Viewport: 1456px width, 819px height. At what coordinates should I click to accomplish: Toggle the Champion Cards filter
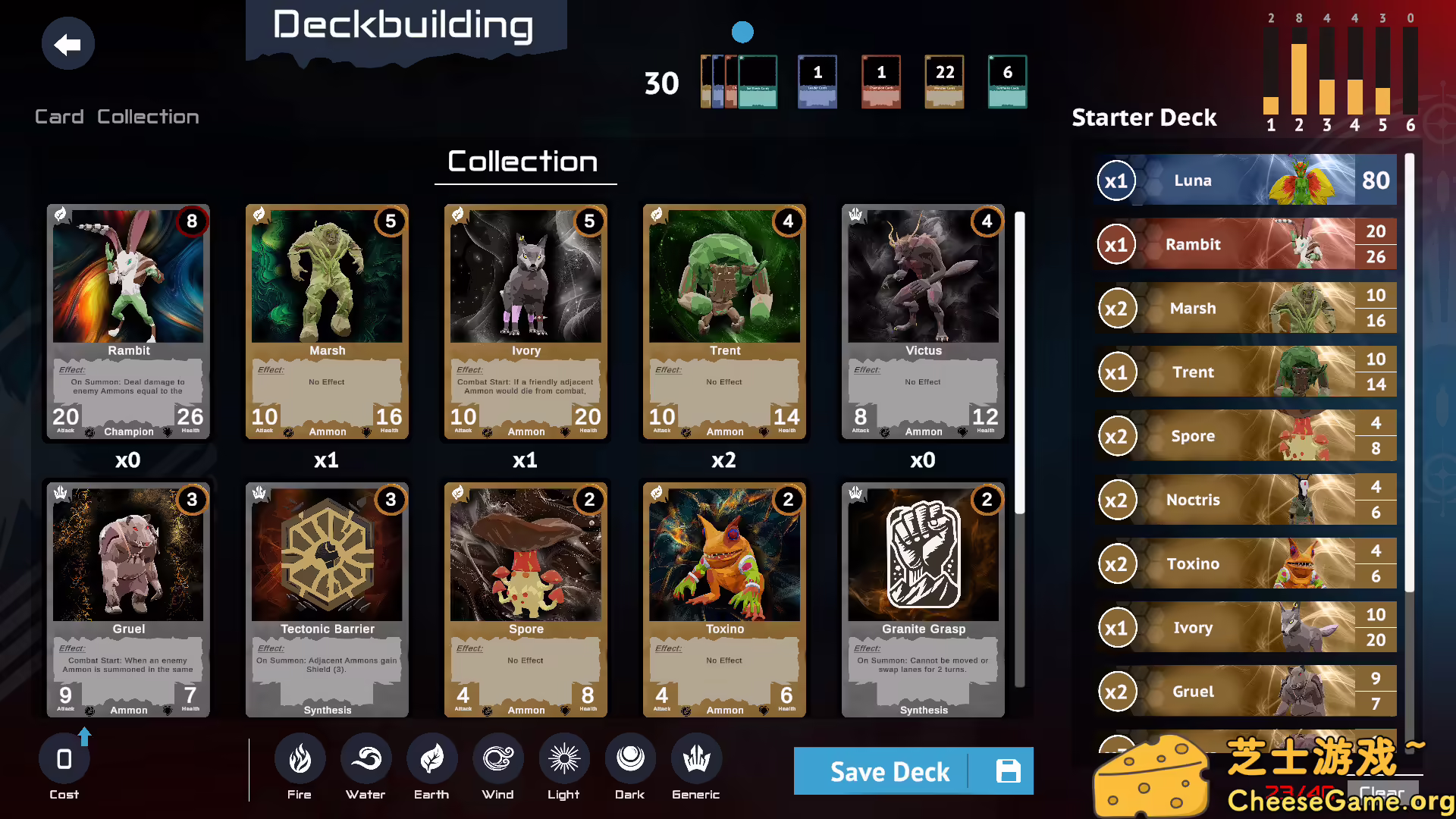coord(880,81)
